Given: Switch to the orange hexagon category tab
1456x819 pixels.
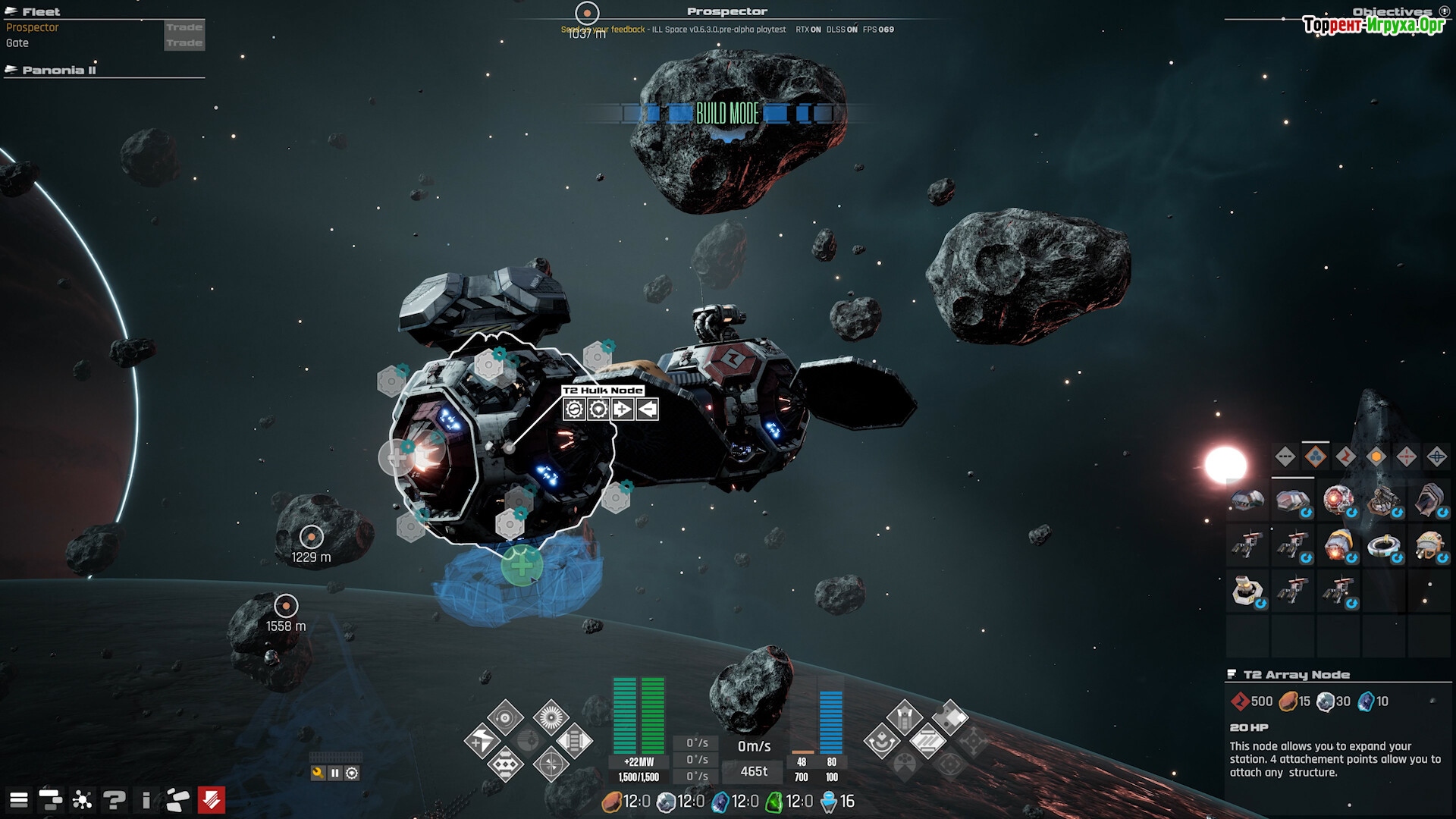Looking at the screenshot, I should [1376, 457].
